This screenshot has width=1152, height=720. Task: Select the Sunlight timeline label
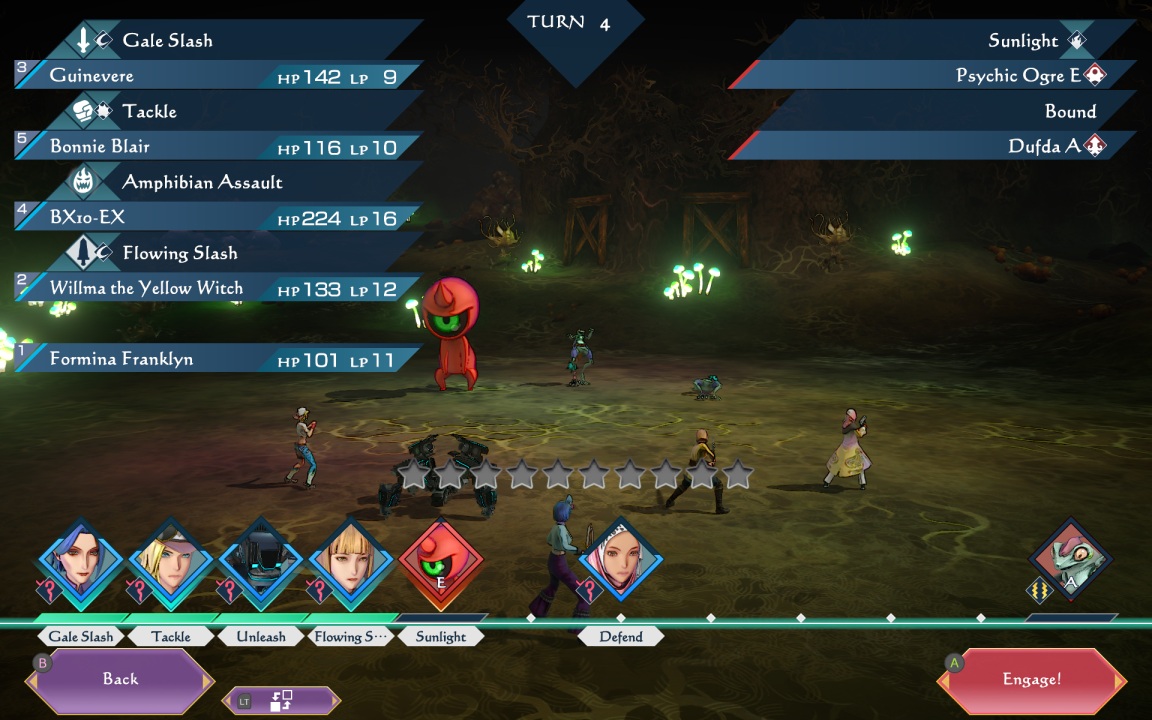441,637
